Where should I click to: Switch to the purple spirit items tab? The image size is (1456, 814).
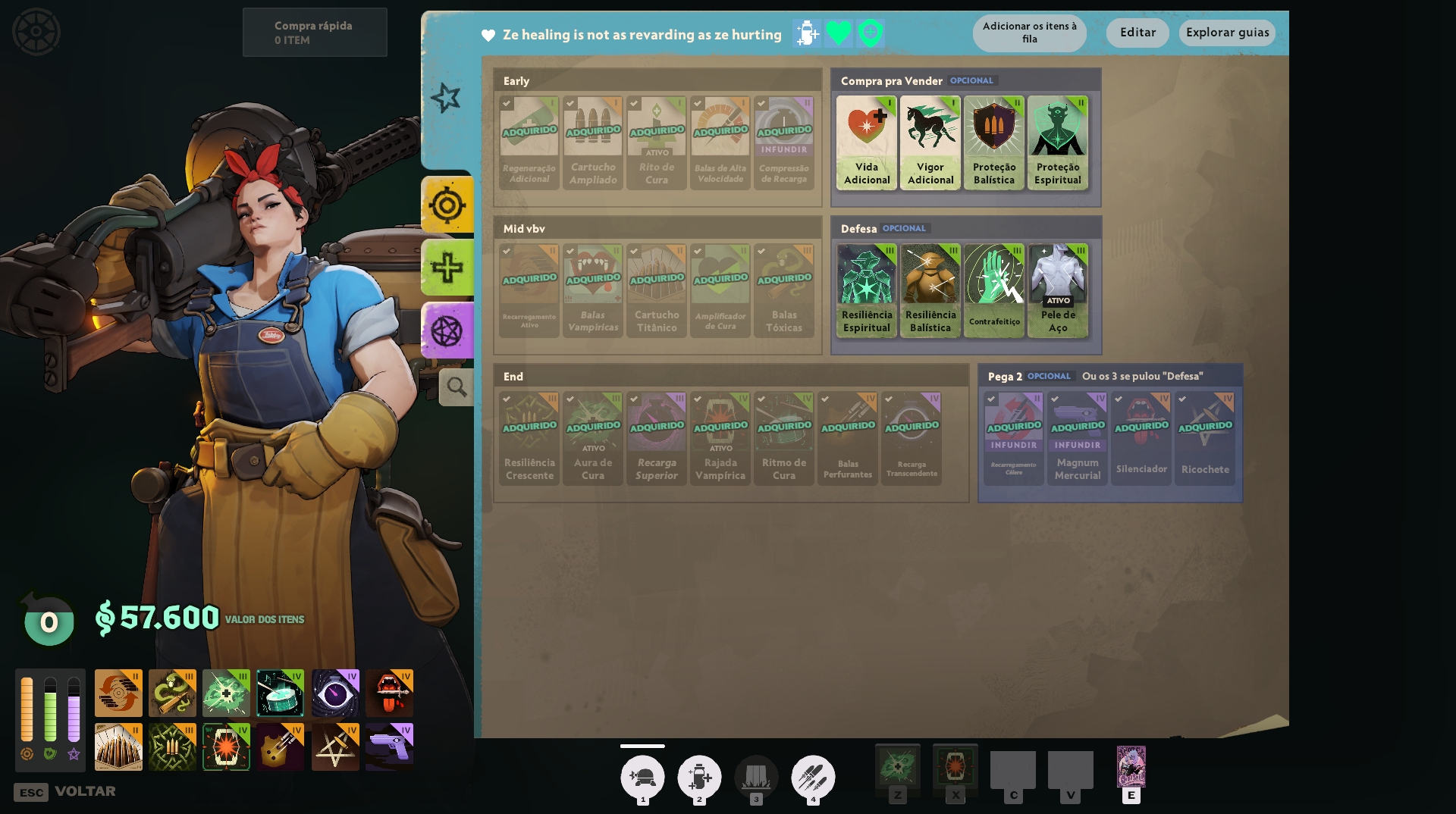[x=447, y=330]
